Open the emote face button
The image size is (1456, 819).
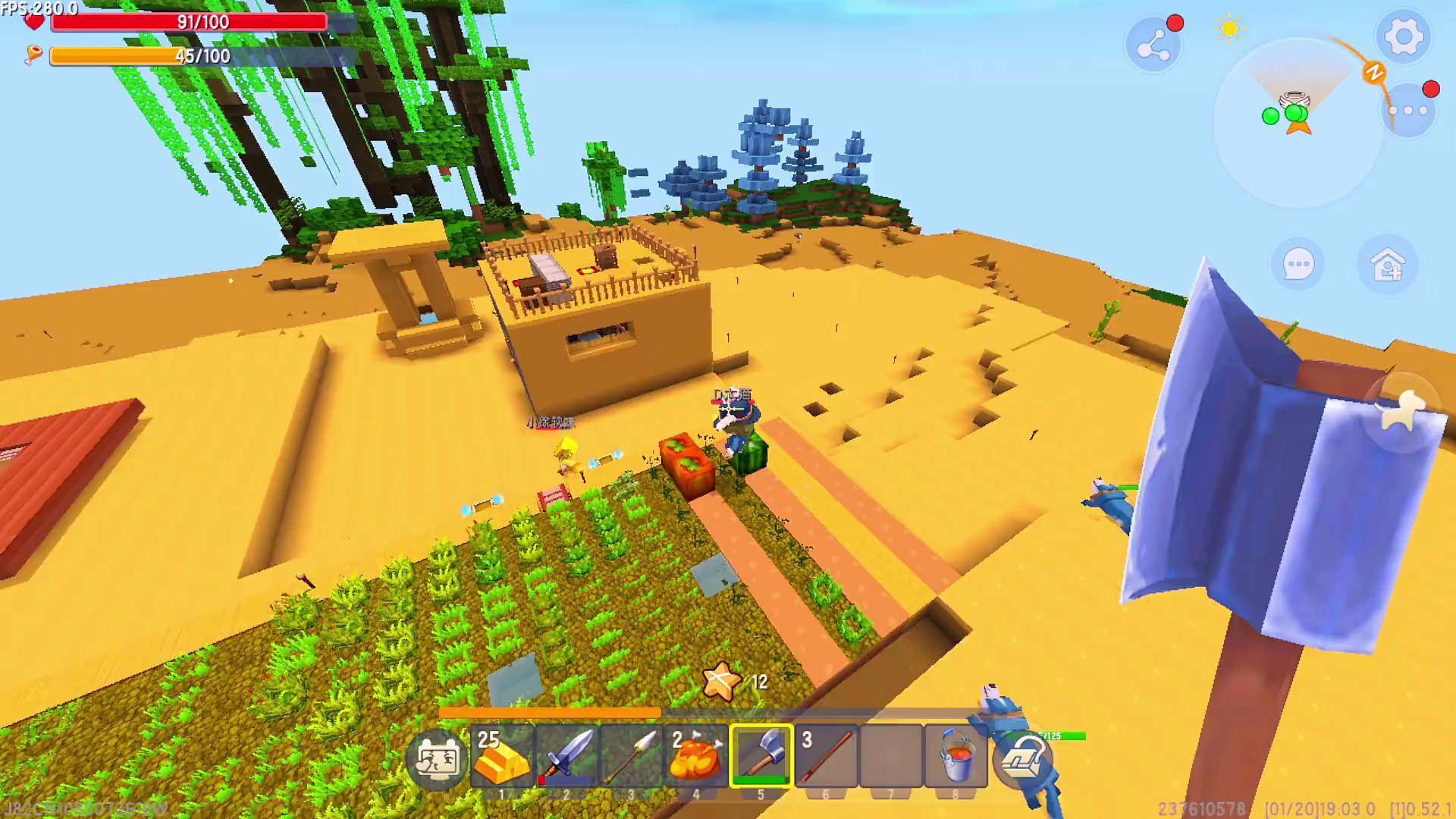435,758
